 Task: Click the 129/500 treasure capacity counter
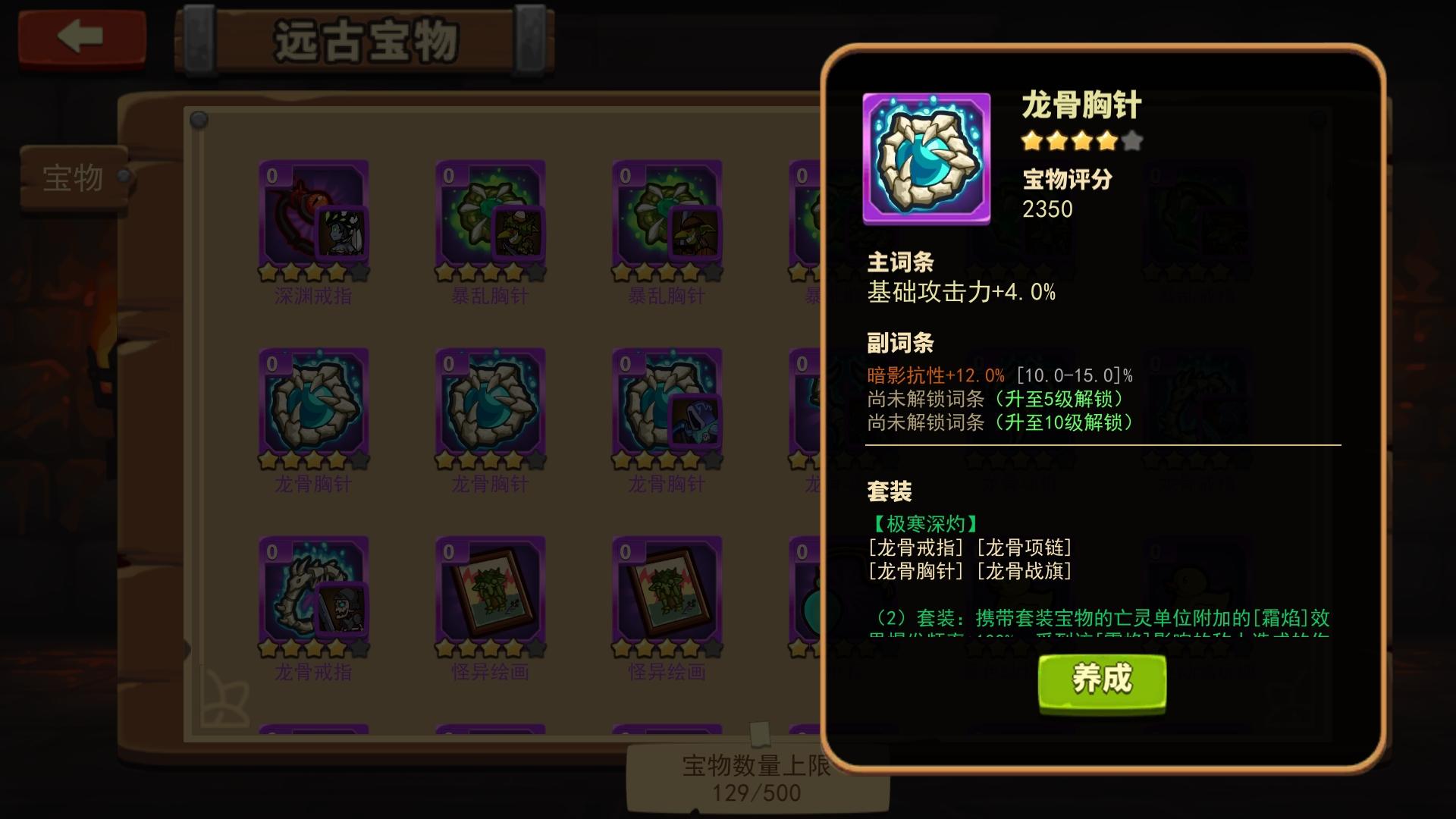[x=758, y=793]
